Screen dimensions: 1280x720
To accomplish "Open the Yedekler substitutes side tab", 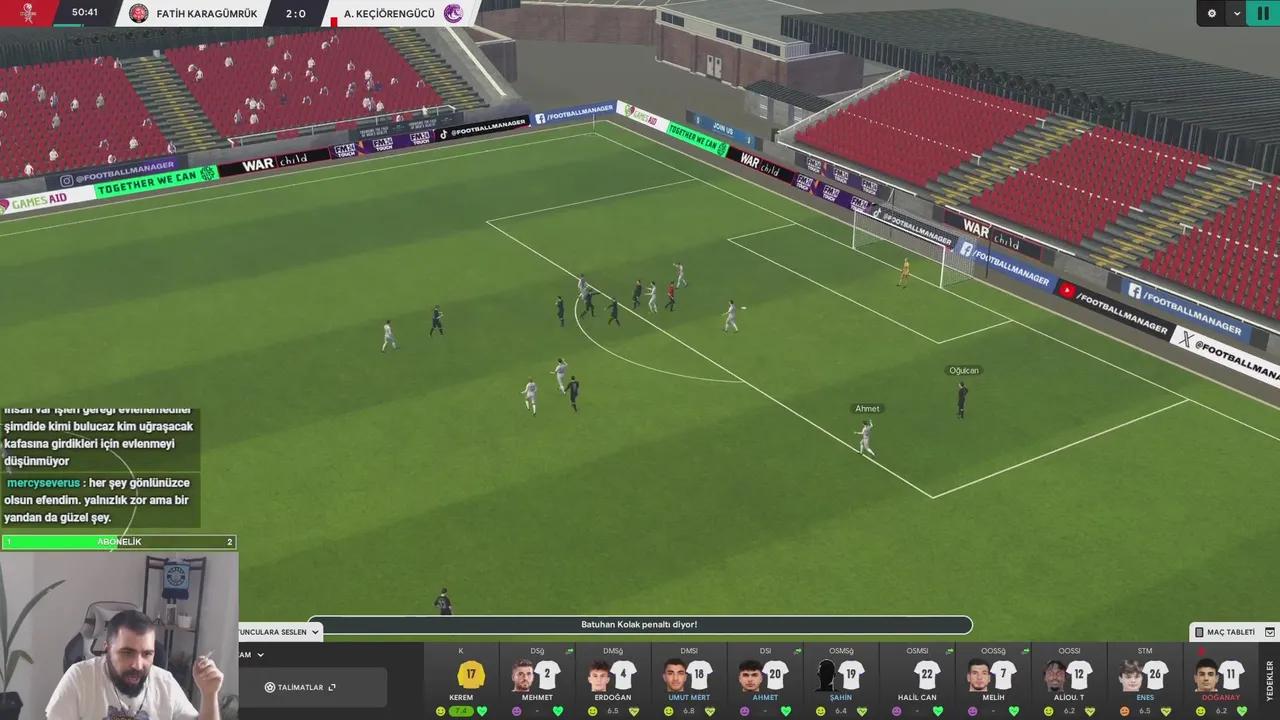I will point(1270,680).
